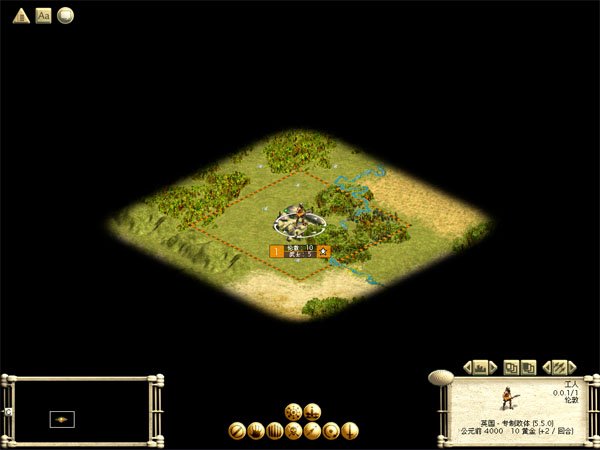
Task: Click the gear-shaped order icon in upper row
Action: pyautogui.click(x=293, y=411)
